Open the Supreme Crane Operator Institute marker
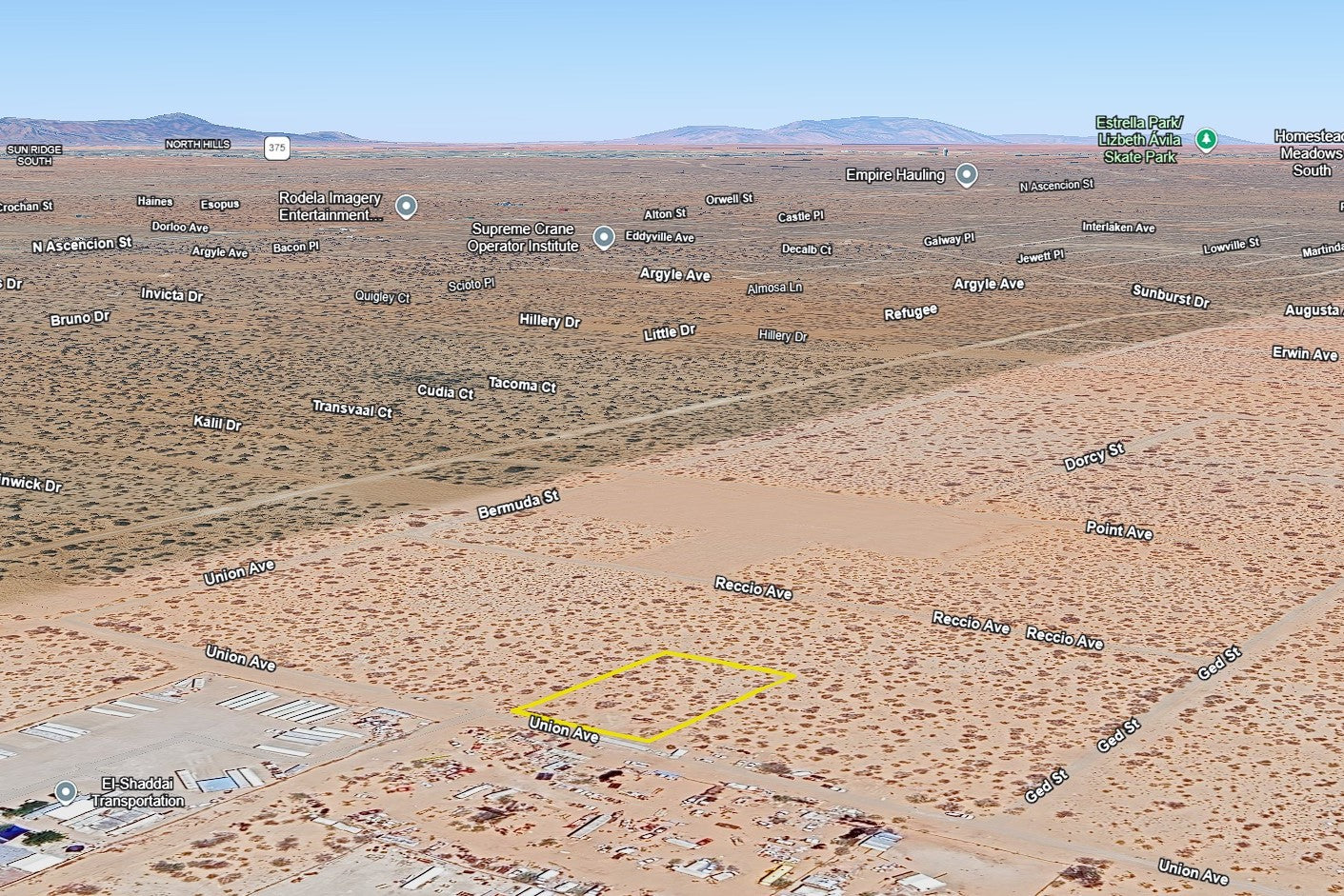1344x896 pixels. [603, 237]
